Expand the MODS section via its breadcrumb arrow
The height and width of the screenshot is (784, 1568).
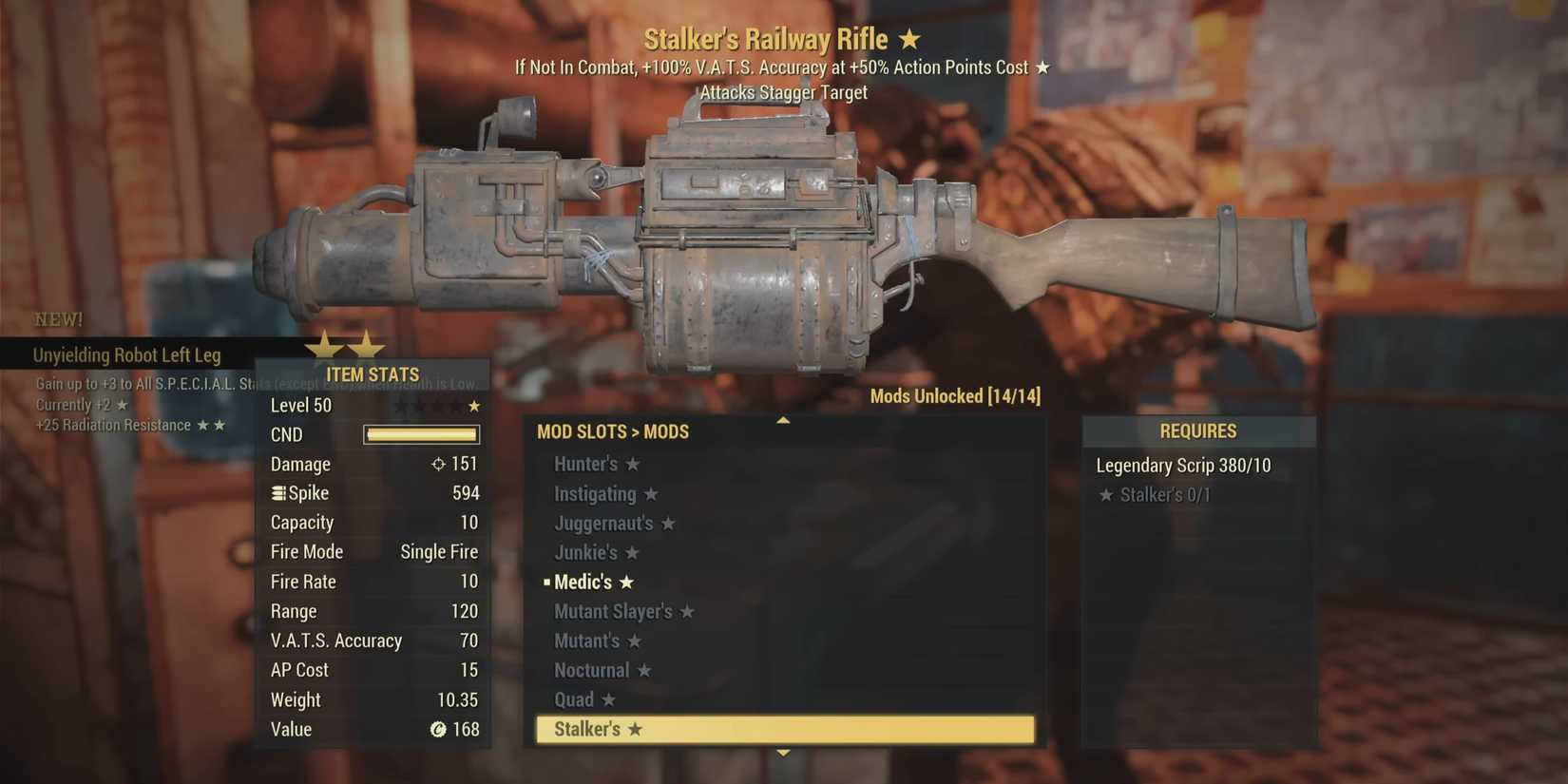click(635, 431)
